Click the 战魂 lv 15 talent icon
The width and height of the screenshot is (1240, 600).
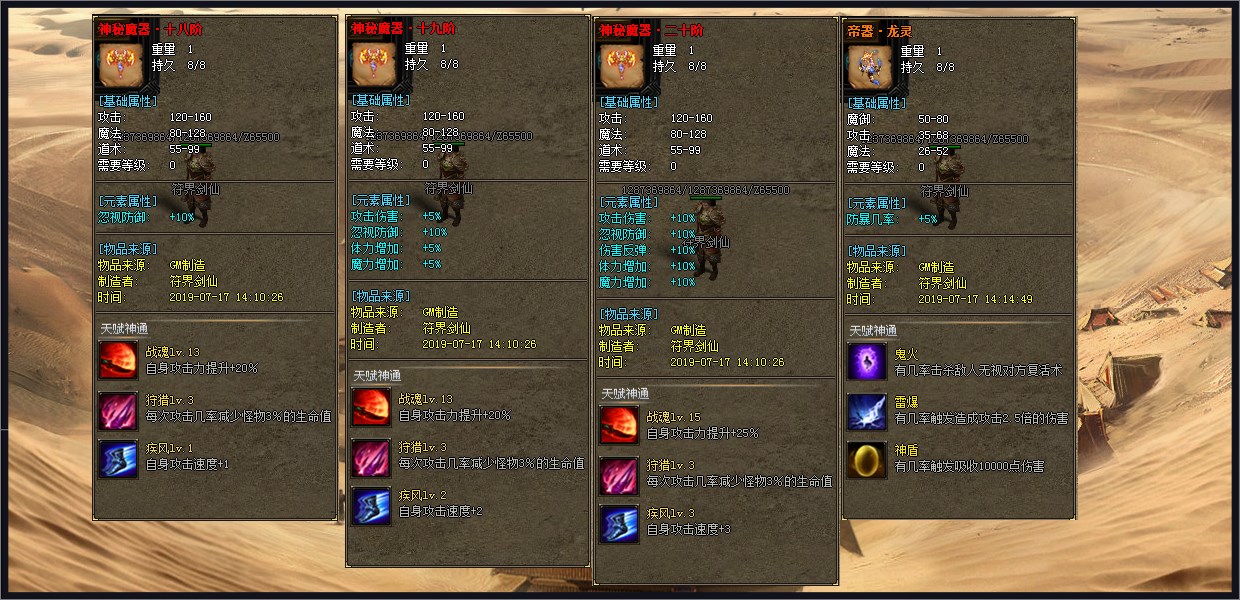619,425
